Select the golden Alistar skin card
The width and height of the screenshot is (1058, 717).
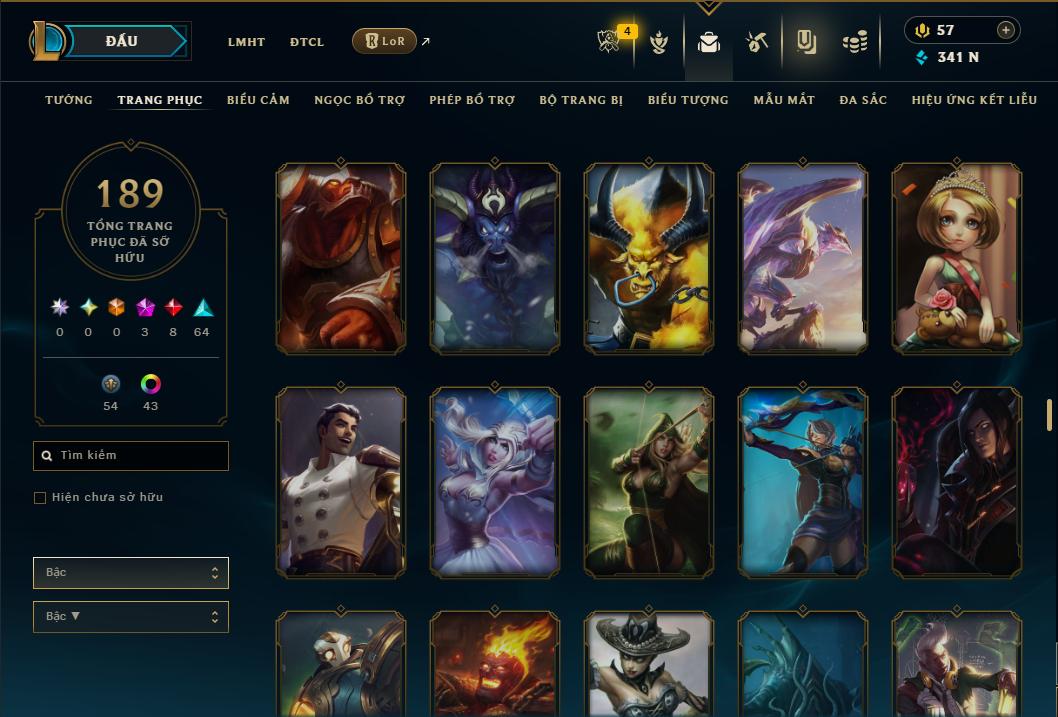click(x=649, y=258)
